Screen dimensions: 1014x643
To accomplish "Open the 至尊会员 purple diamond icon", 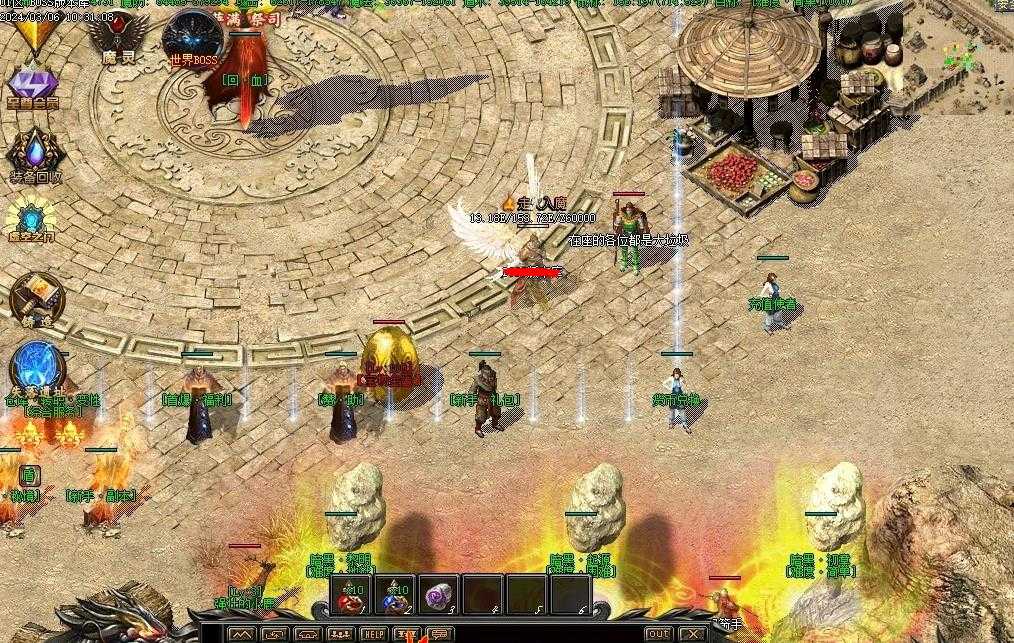I will click(33, 84).
